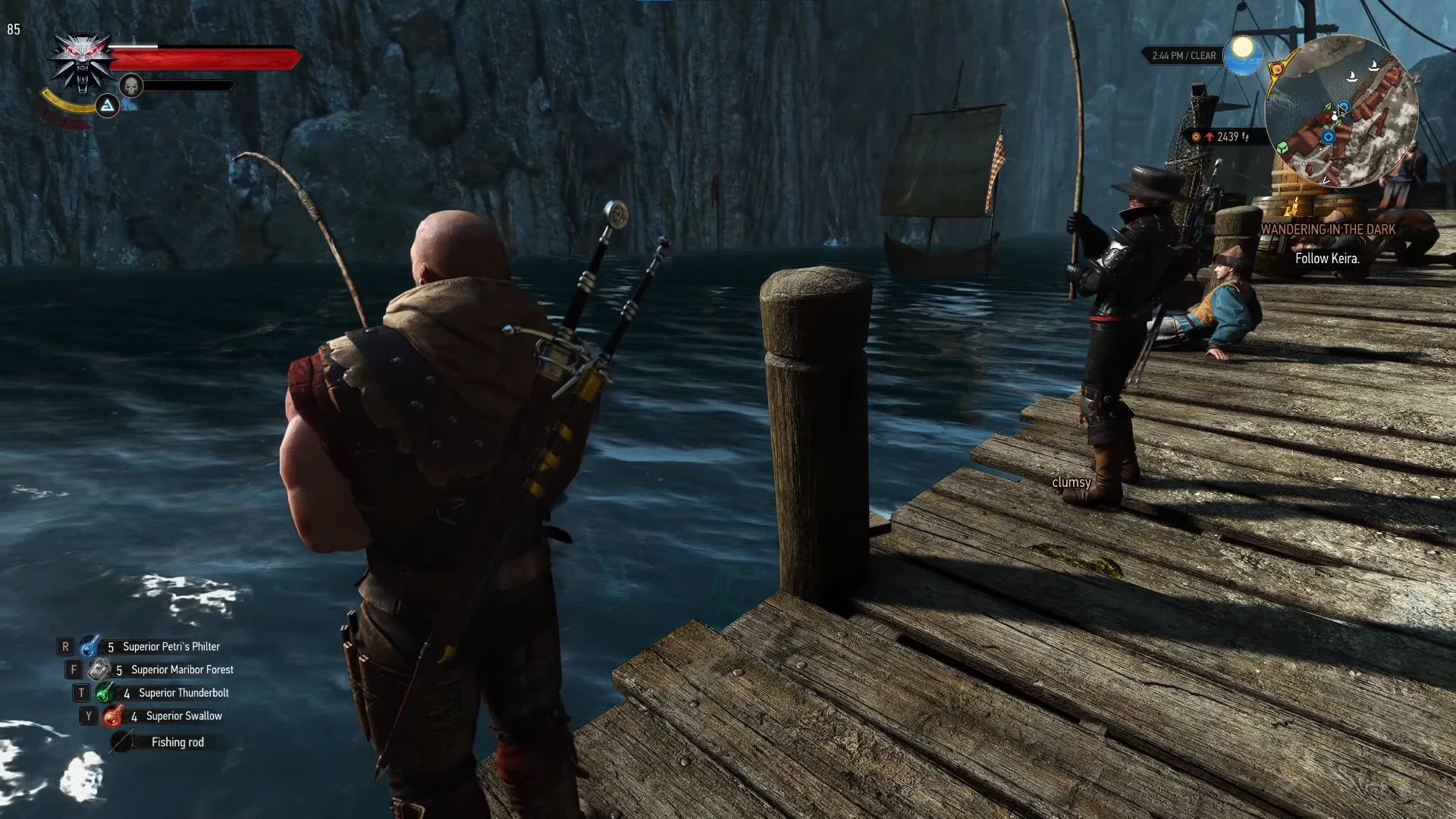The image size is (1456, 819).
Task: Click the Superior Maribor Forest icon
Action: [x=97, y=670]
